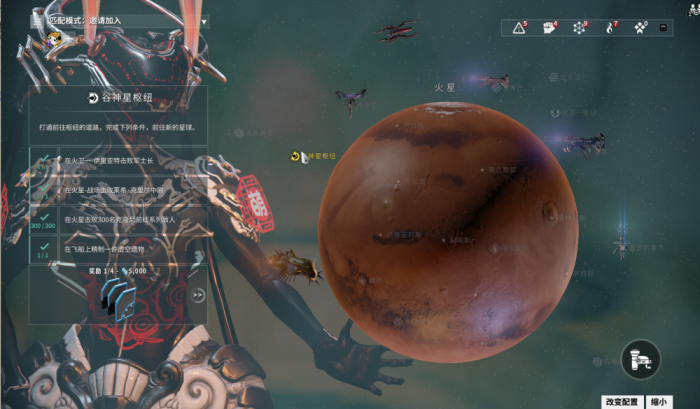
Task: Click the small square button ending the top bar
Action: click(x=663, y=28)
